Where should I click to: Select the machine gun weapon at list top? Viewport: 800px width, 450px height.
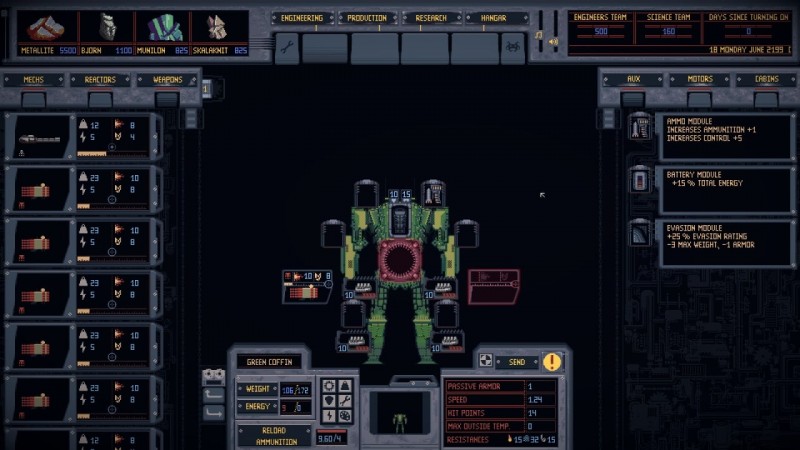click(x=80, y=136)
